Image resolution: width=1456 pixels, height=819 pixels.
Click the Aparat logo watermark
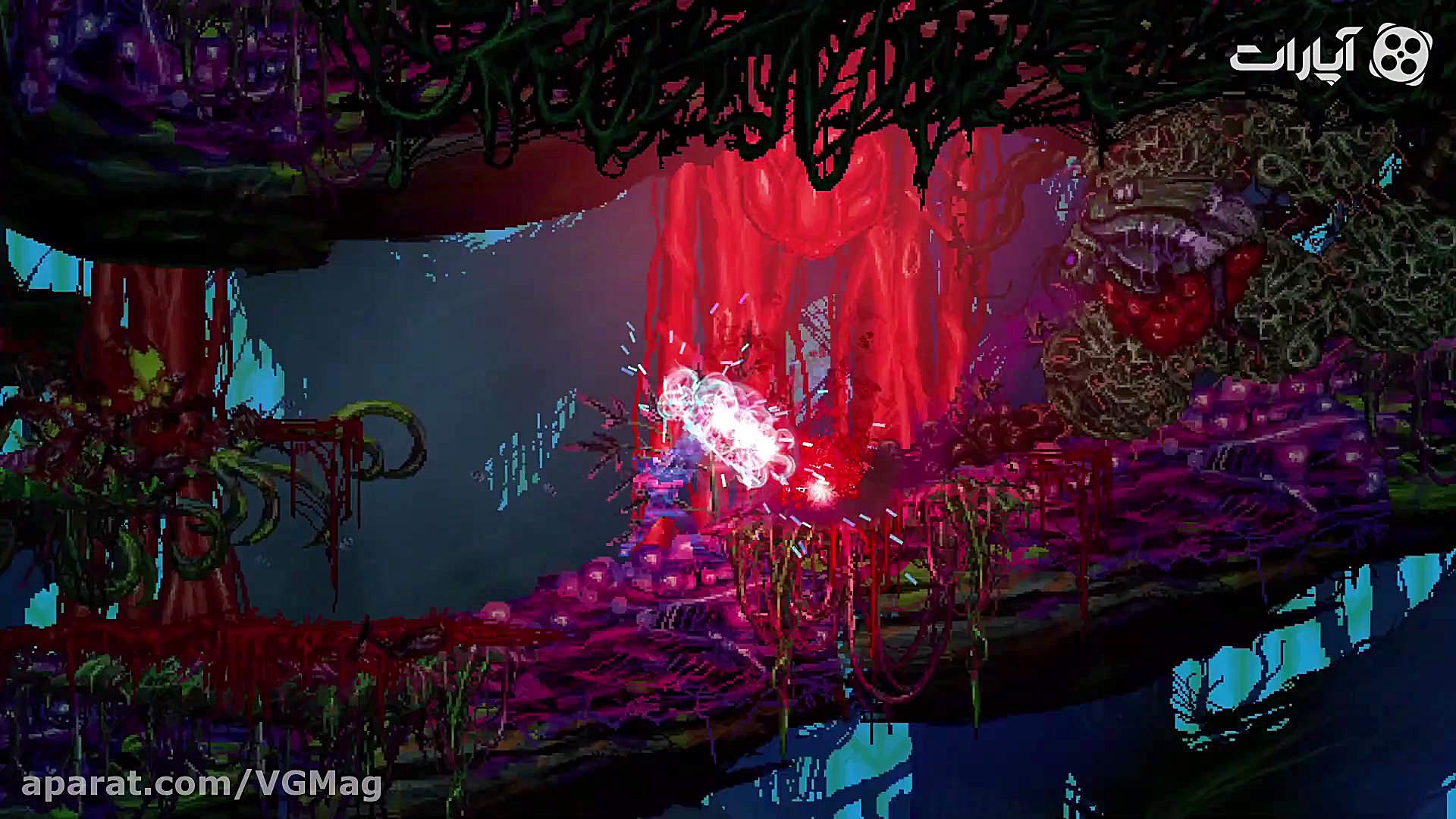click(x=1330, y=53)
